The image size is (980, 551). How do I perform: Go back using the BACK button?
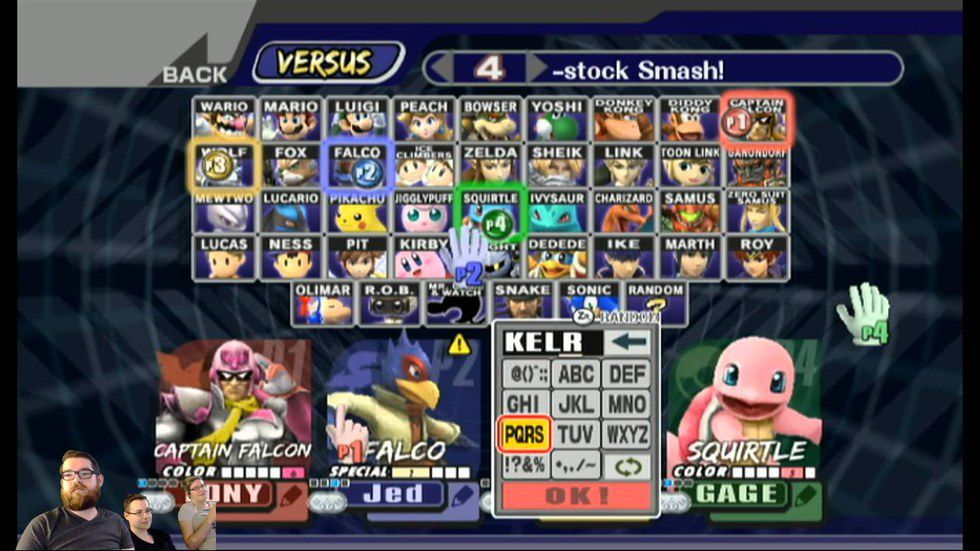(194, 73)
